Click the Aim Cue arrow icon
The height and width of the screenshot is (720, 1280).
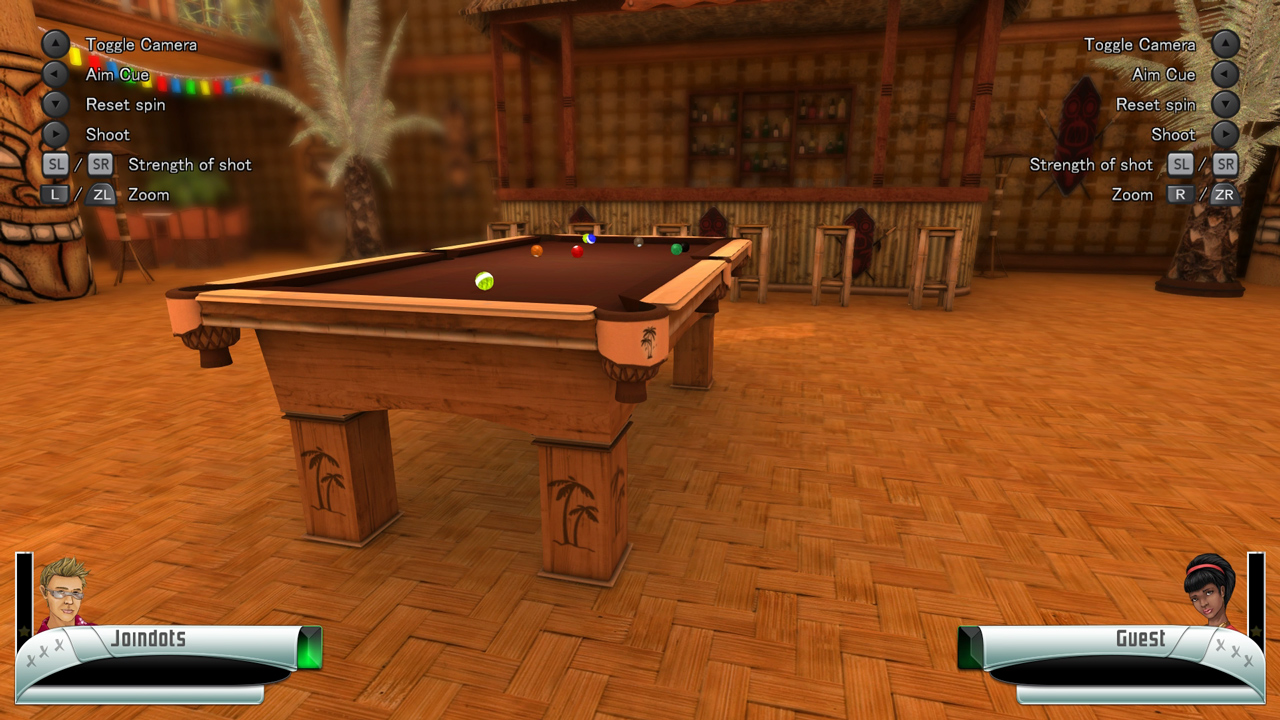(x=55, y=74)
